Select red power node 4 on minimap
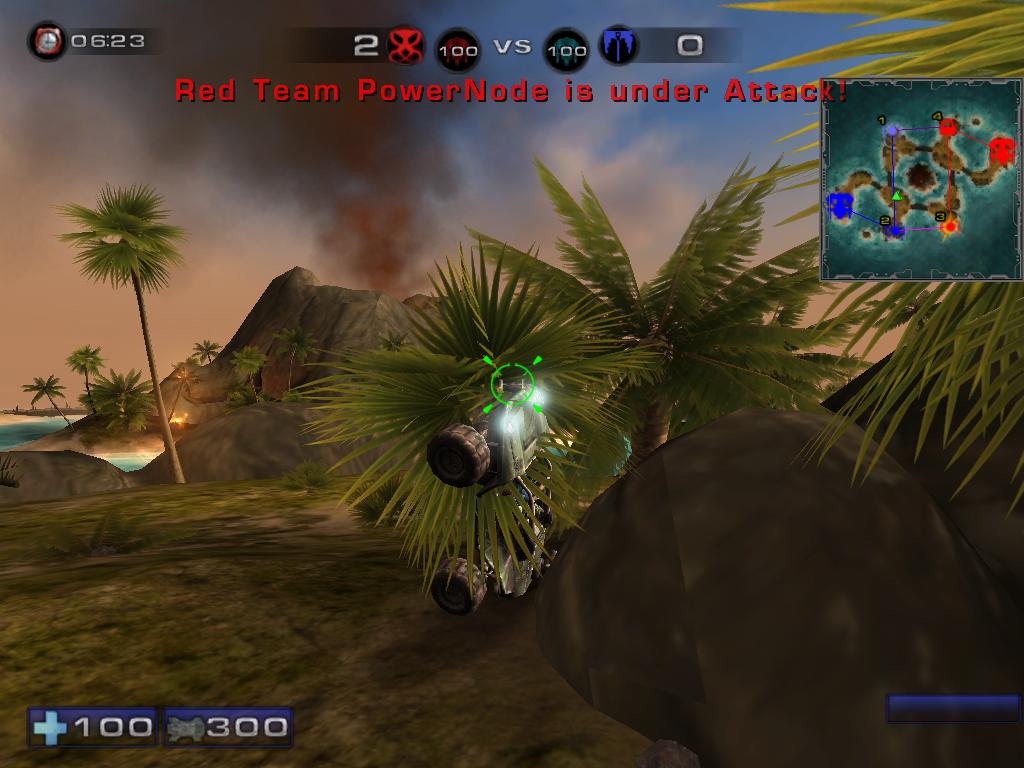1024x768 pixels. click(947, 128)
